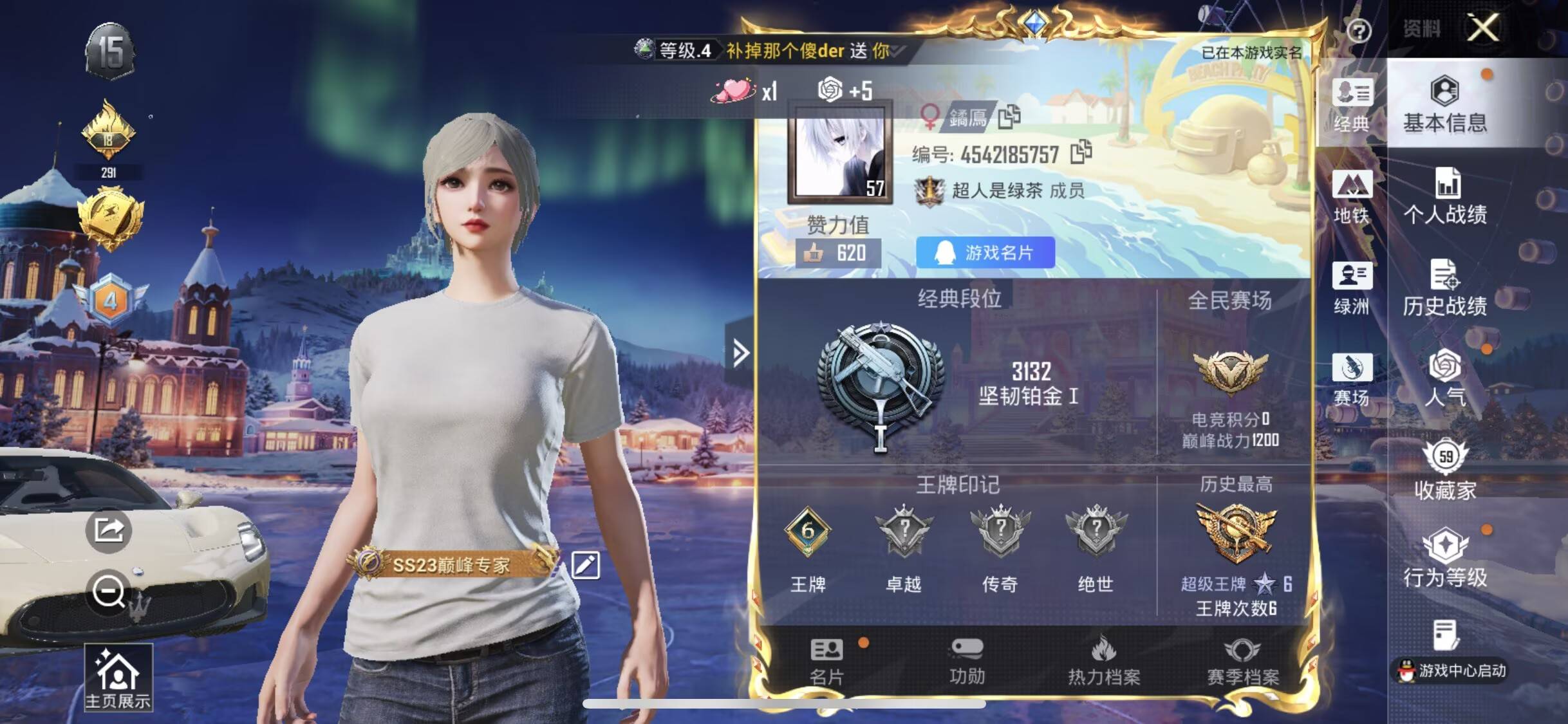Toggle the zoom-out magnifier control
Screen dimensions: 1568x724
coord(109,592)
